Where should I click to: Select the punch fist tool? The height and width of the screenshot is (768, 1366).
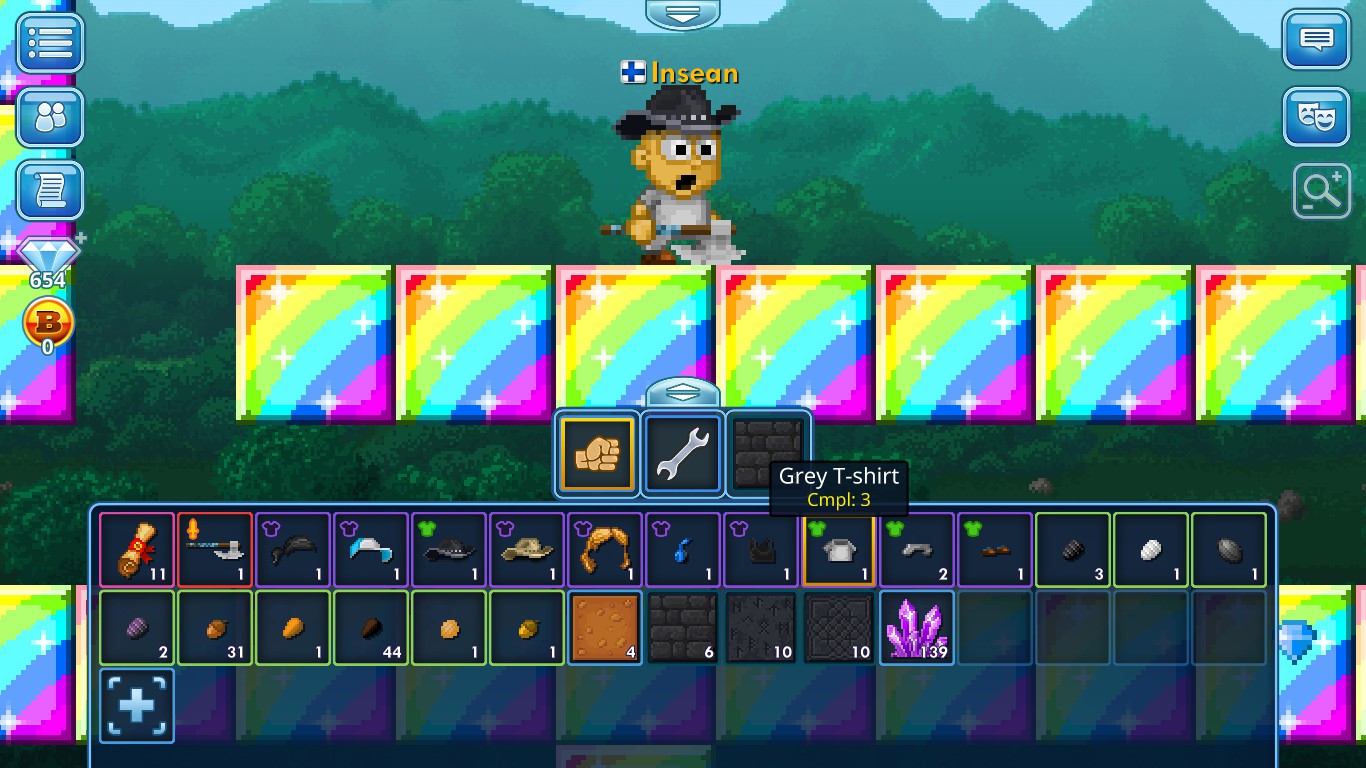point(596,454)
